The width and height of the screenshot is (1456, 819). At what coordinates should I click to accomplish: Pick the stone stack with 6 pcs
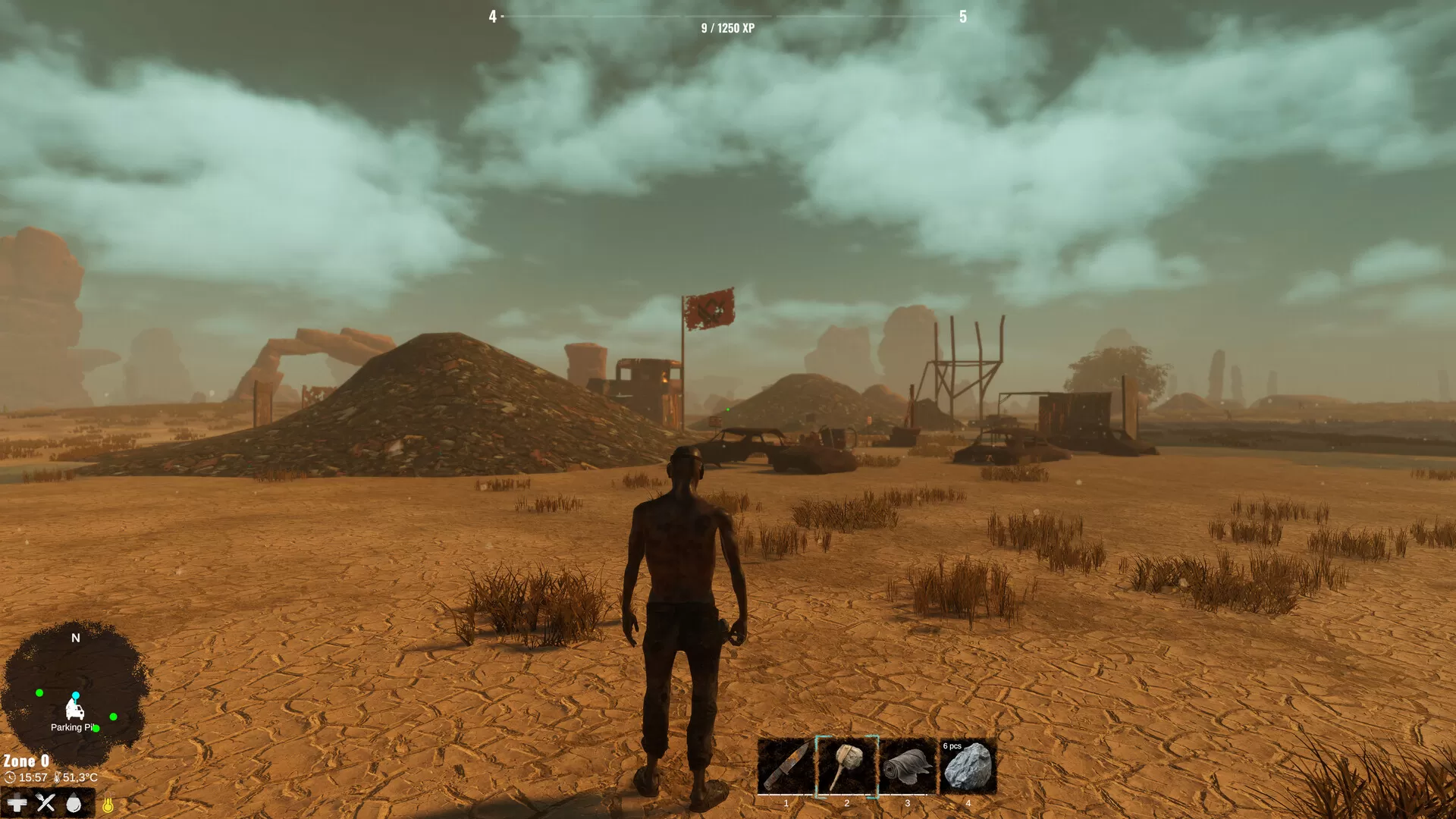click(968, 766)
